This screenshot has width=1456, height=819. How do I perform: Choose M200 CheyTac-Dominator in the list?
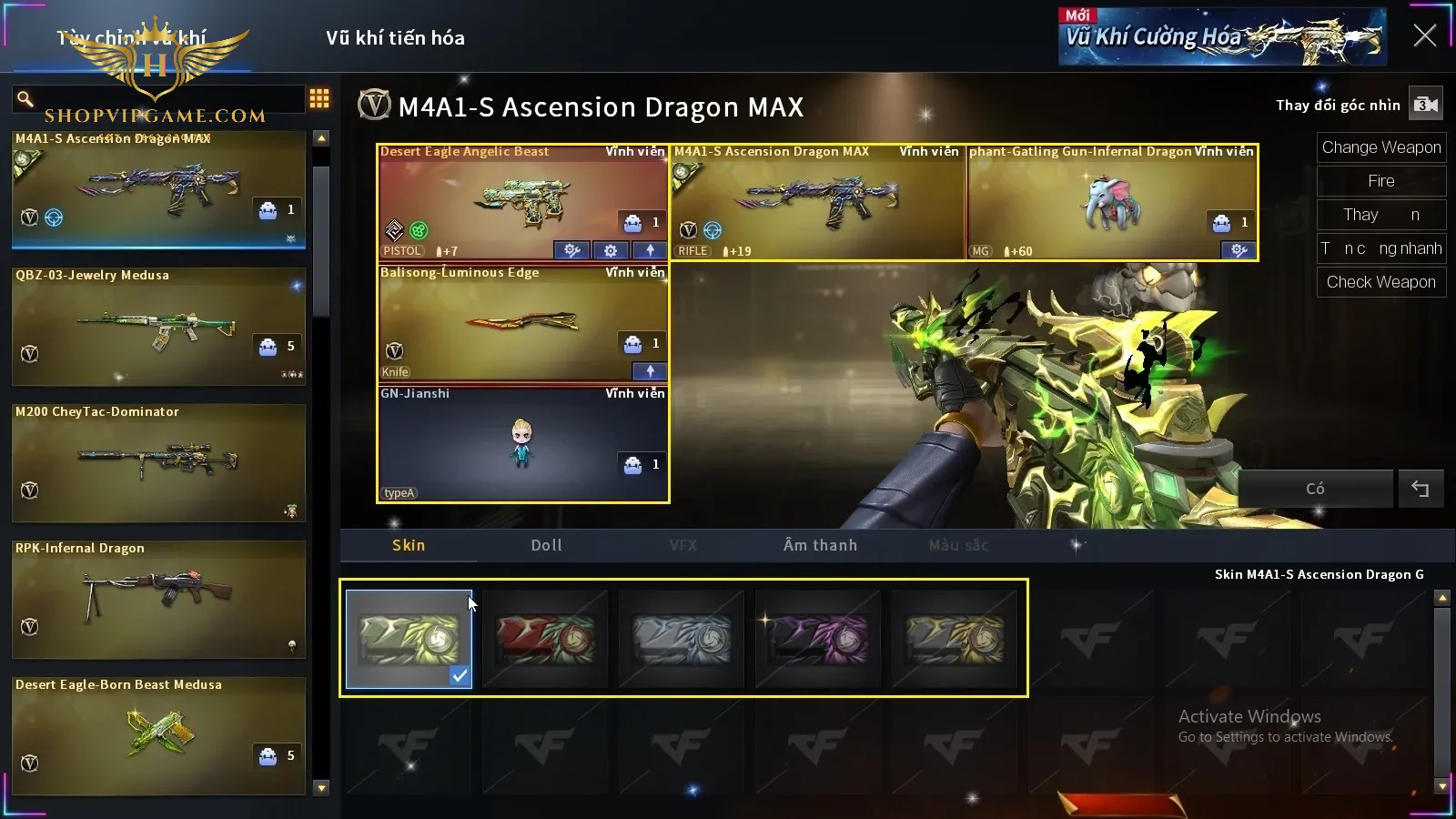pyautogui.click(x=158, y=463)
